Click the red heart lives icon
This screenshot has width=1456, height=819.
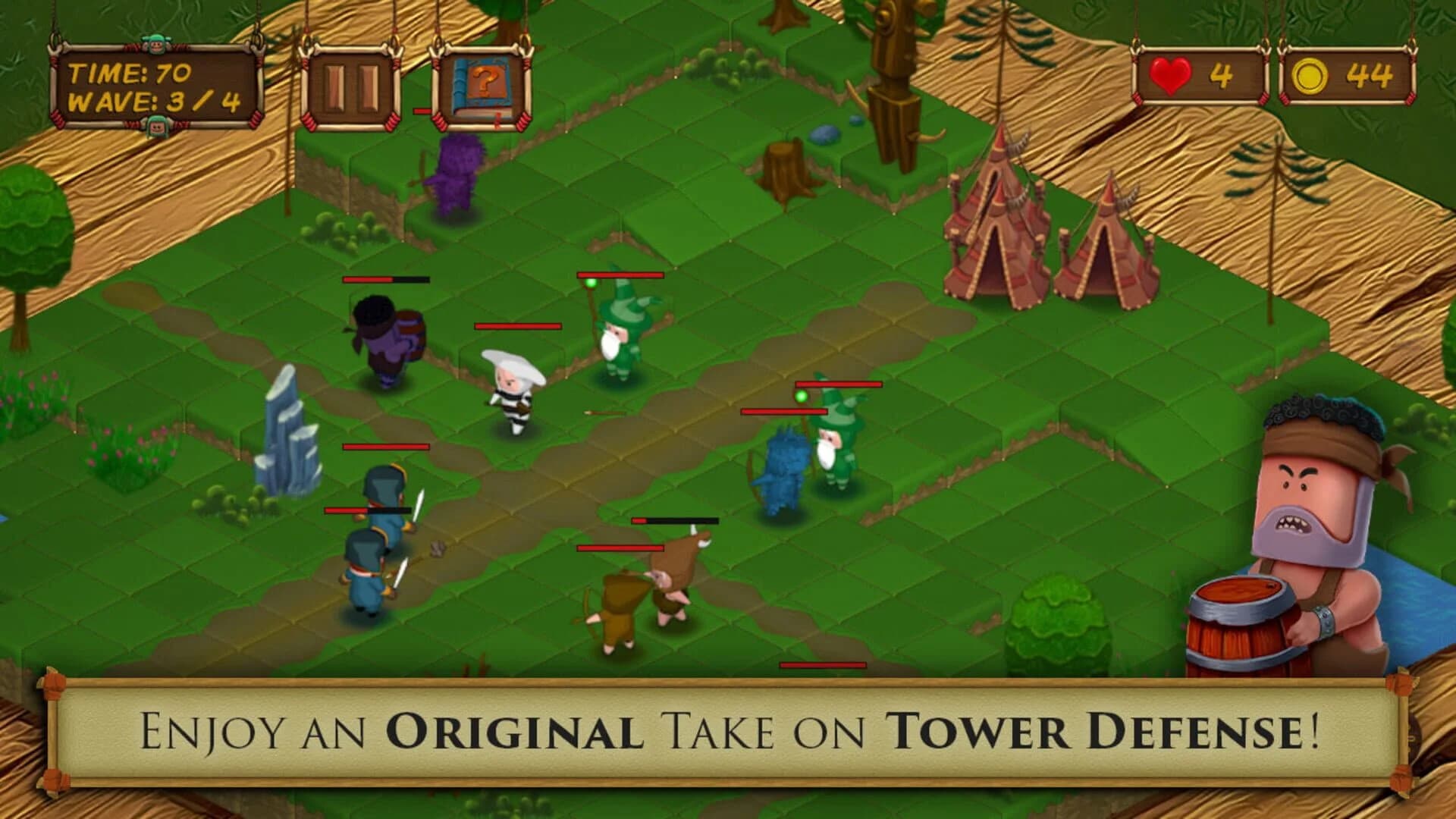tap(1172, 74)
